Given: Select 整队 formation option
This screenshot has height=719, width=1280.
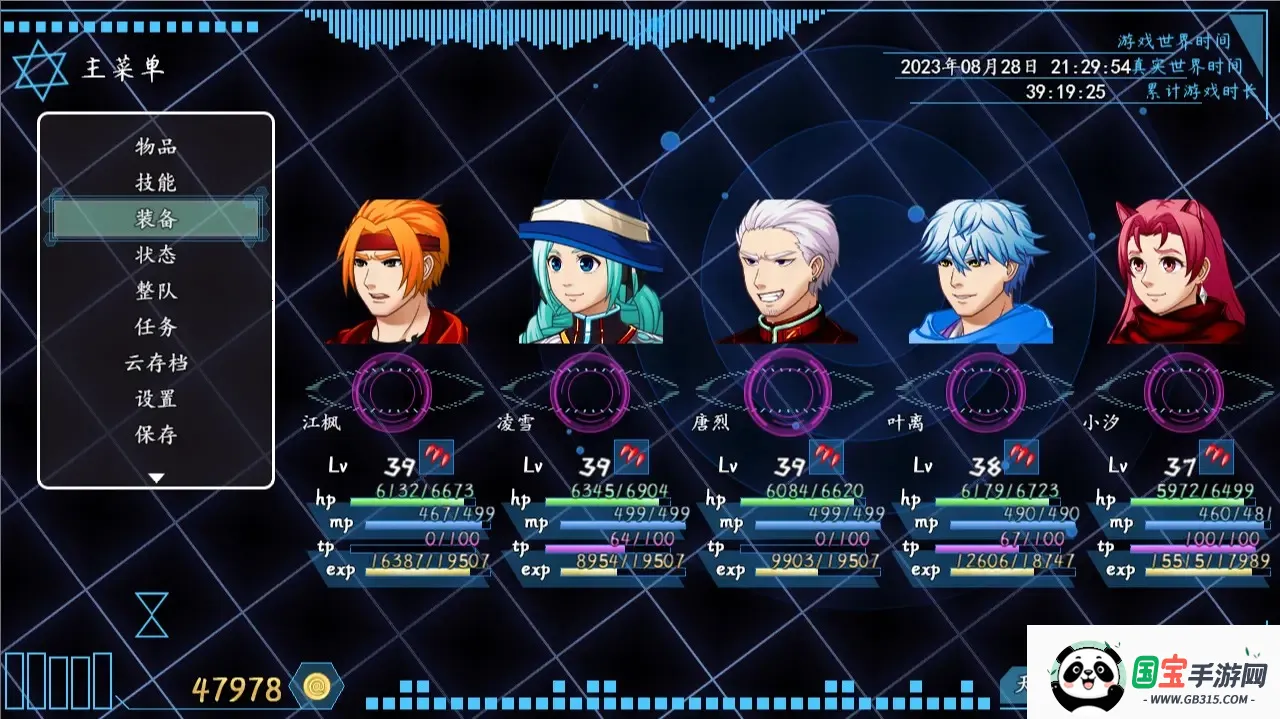Looking at the screenshot, I should point(156,291).
